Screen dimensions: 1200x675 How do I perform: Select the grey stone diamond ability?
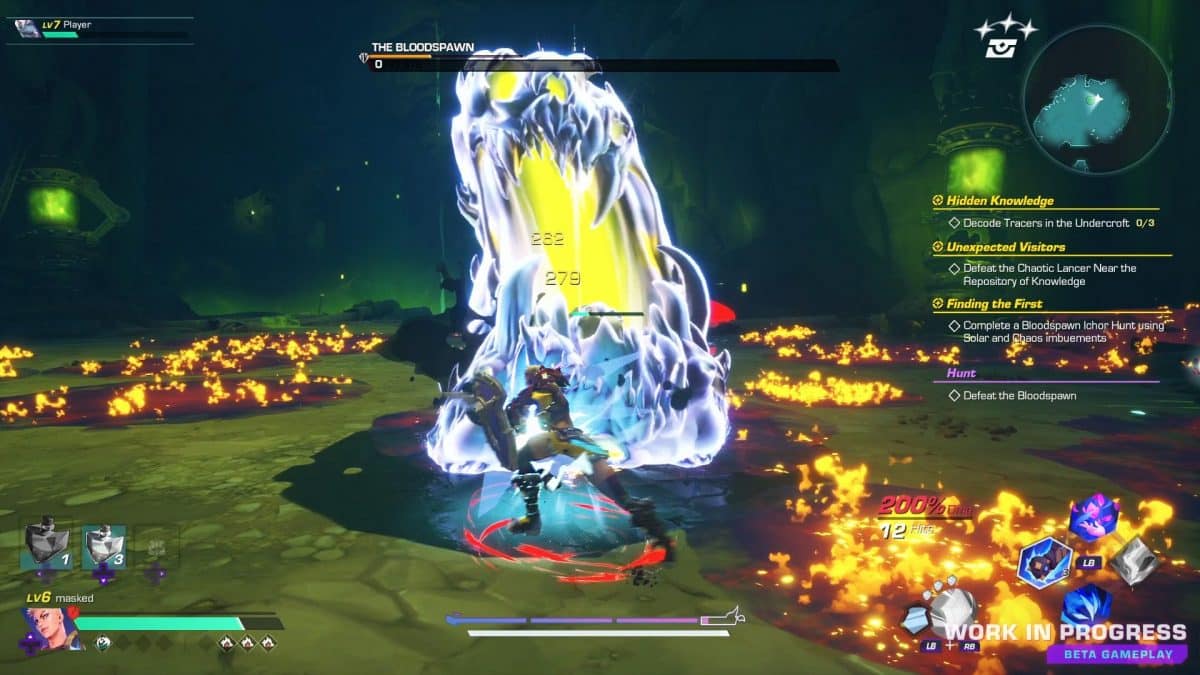click(x=1135, y=562)
